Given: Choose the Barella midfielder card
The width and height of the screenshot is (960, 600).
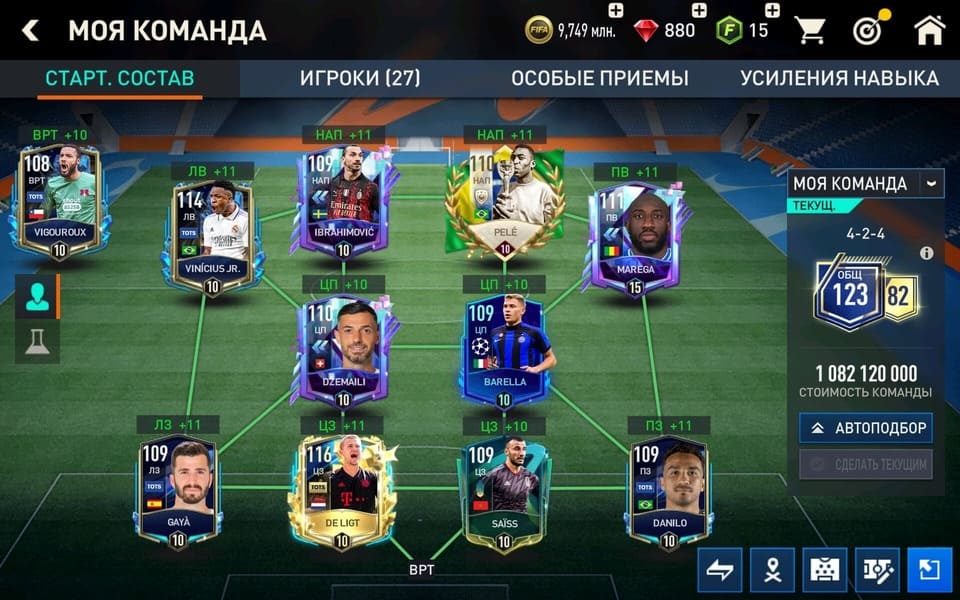Looking at the screenshot, I should click(504, 350).
